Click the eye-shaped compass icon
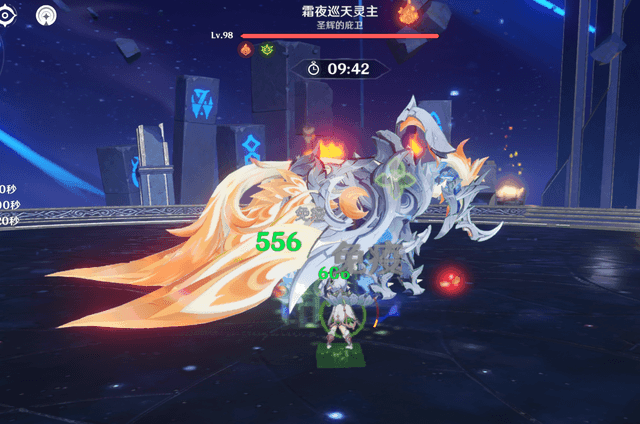 point(5,16)
